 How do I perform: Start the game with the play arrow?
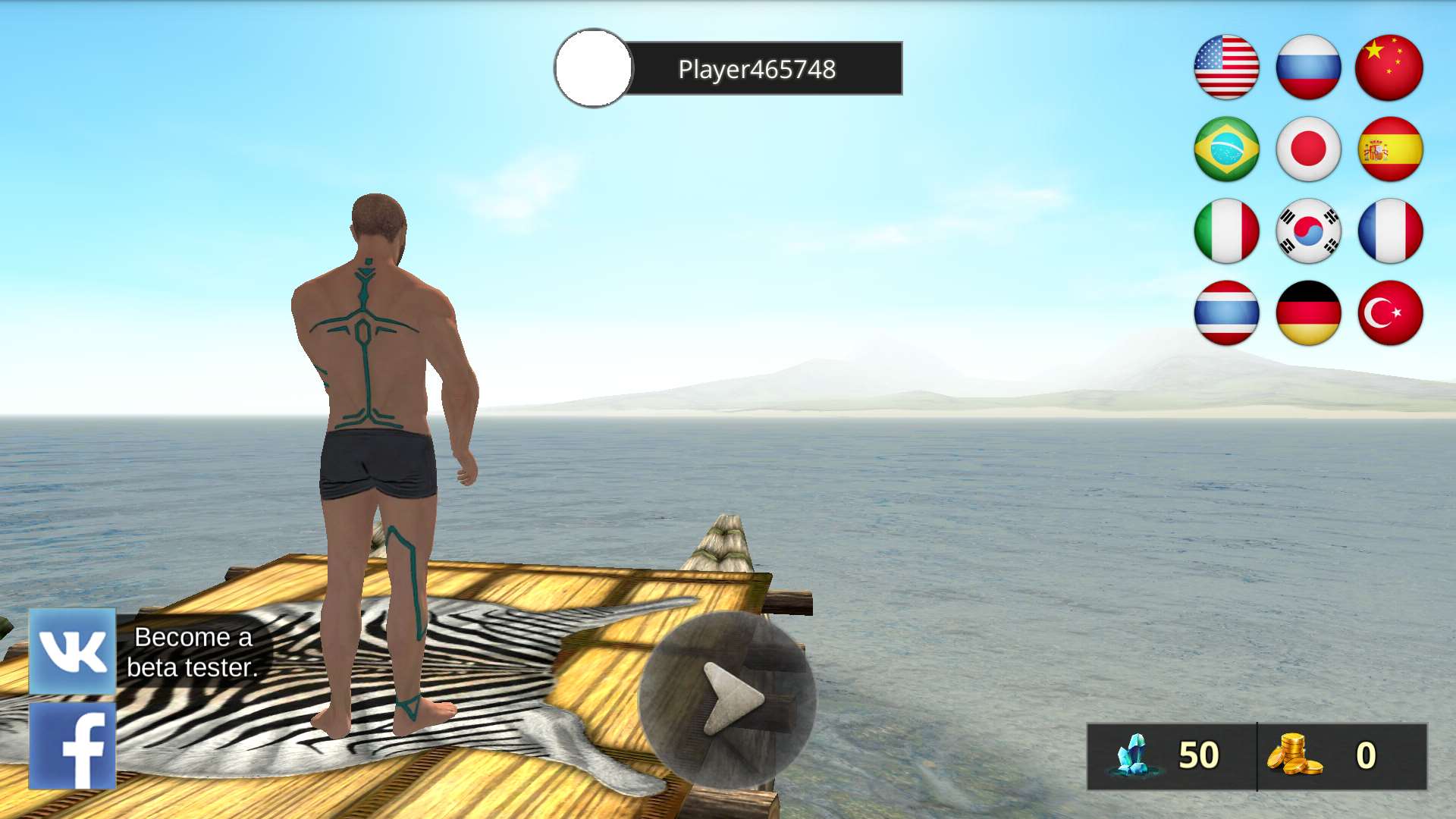[727, 699]
